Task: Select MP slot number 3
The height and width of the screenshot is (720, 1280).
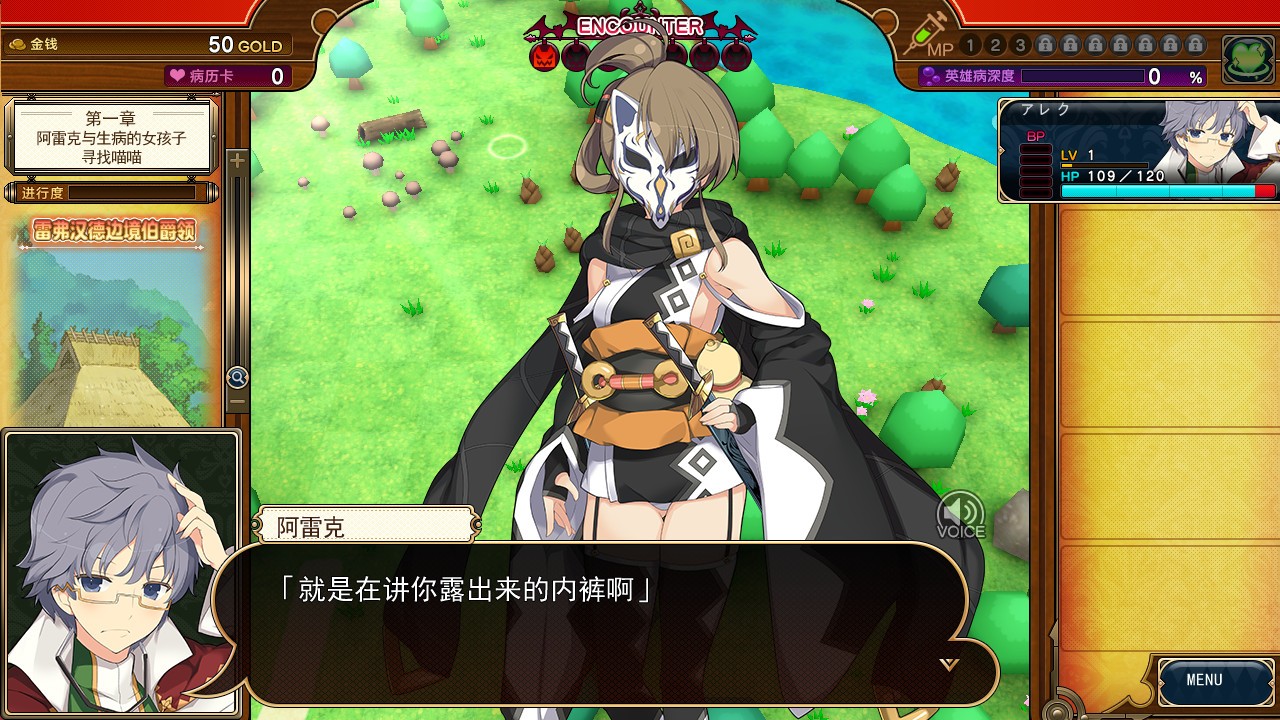Action: coord(1020,45)
